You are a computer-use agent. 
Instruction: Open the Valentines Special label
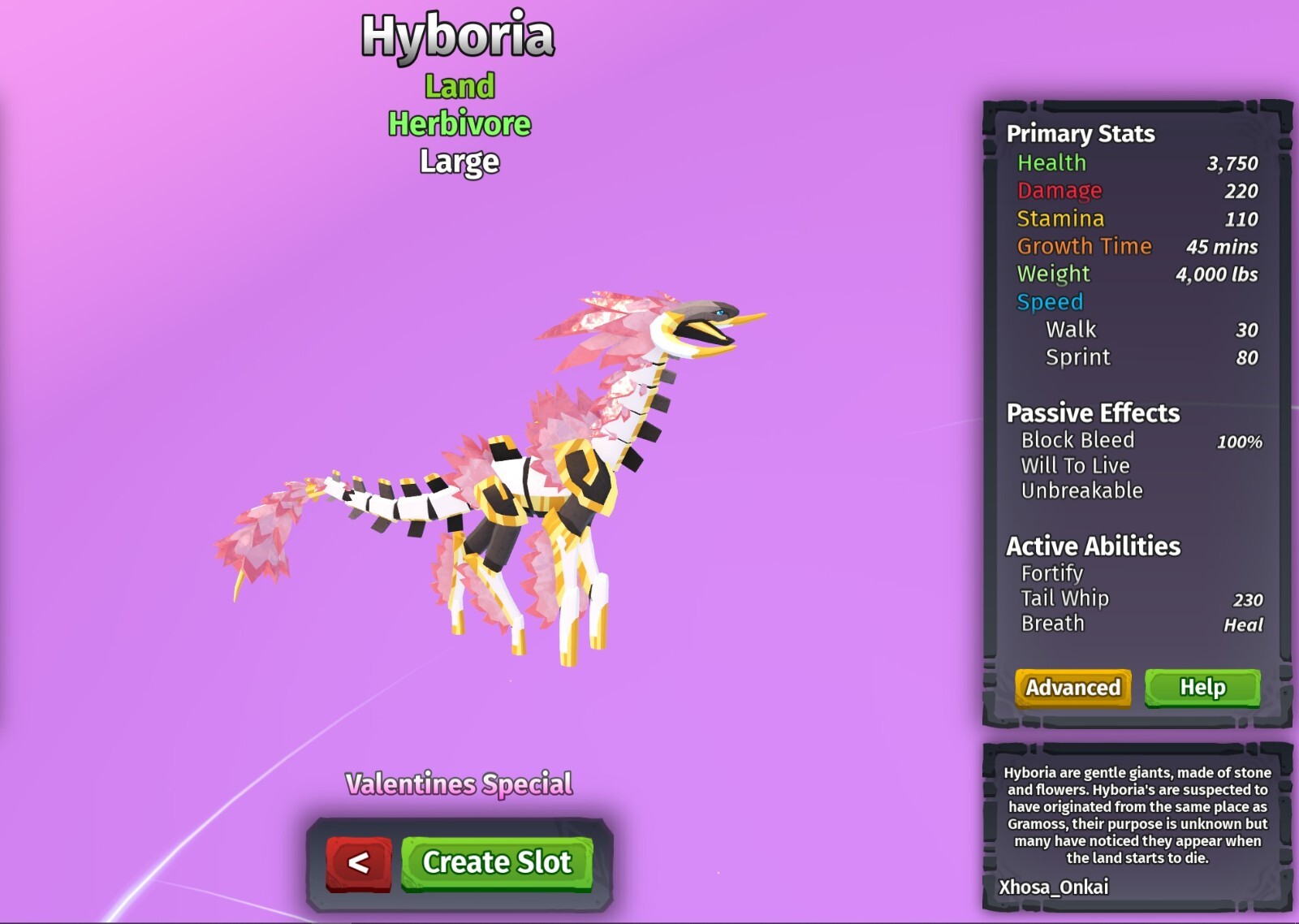point(460,785)
